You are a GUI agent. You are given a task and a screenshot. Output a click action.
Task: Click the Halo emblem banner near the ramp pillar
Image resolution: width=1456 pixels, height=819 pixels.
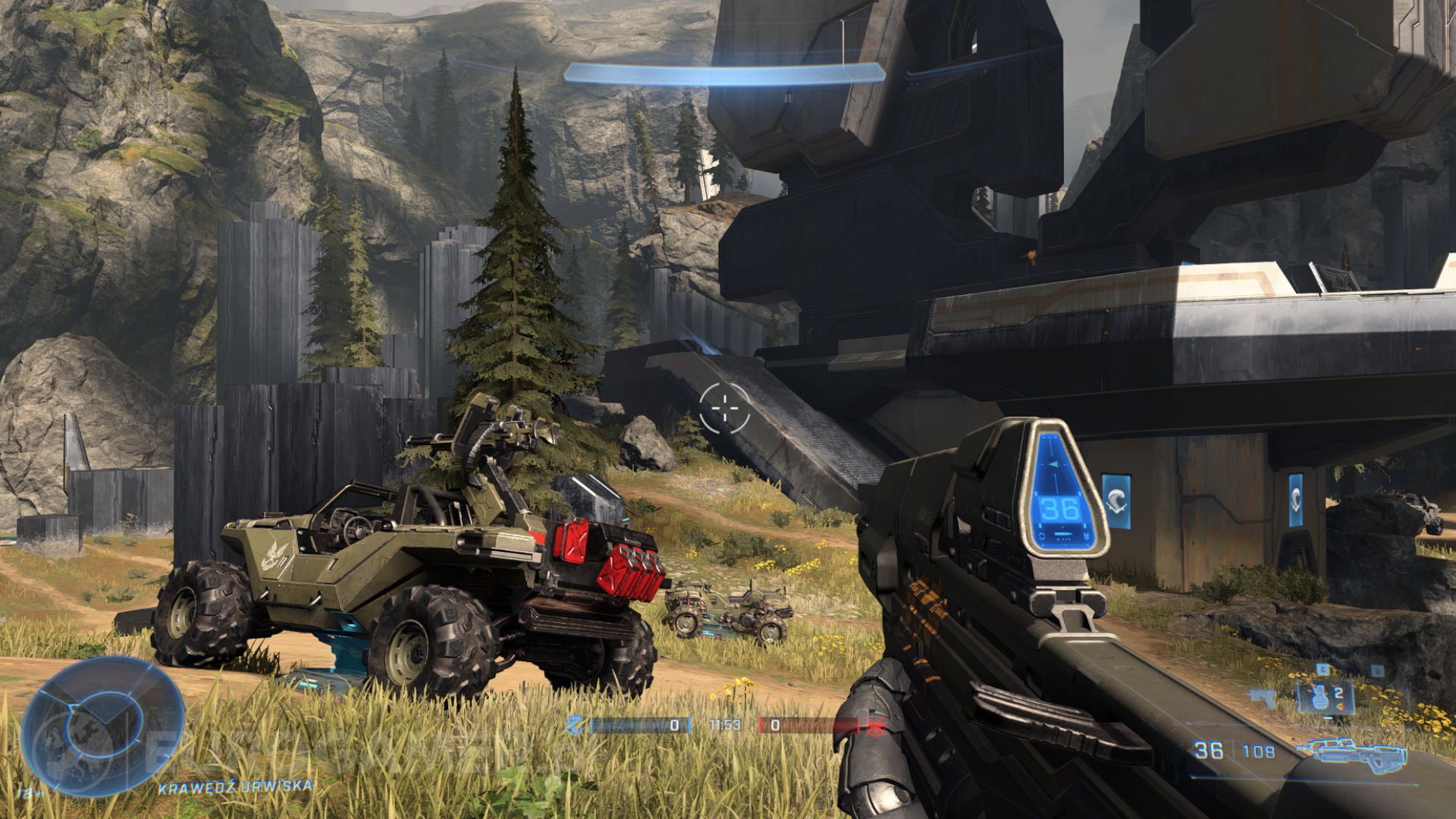[1296, 500]
